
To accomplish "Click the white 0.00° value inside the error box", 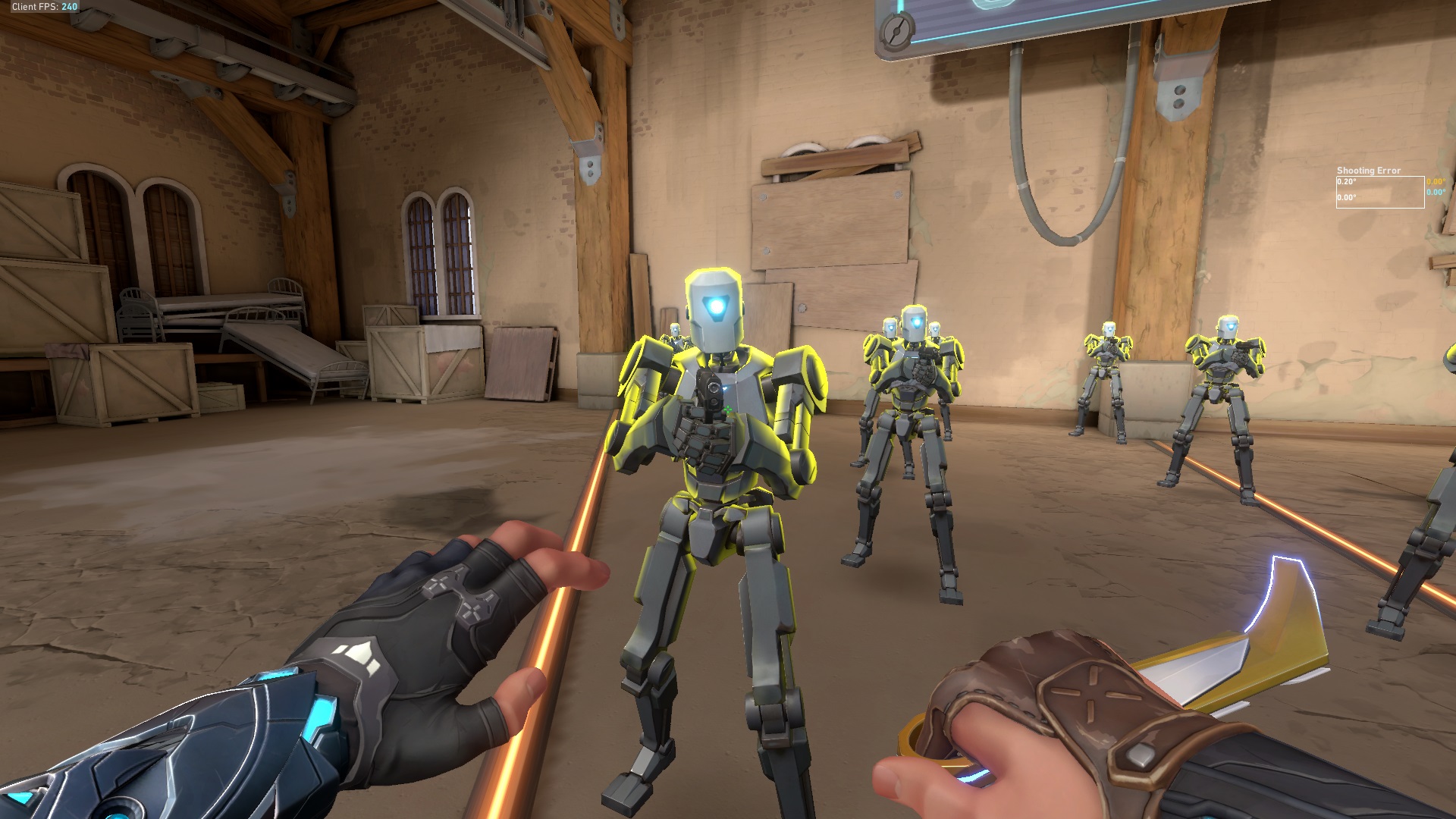I will click(x=1347, y=198).
